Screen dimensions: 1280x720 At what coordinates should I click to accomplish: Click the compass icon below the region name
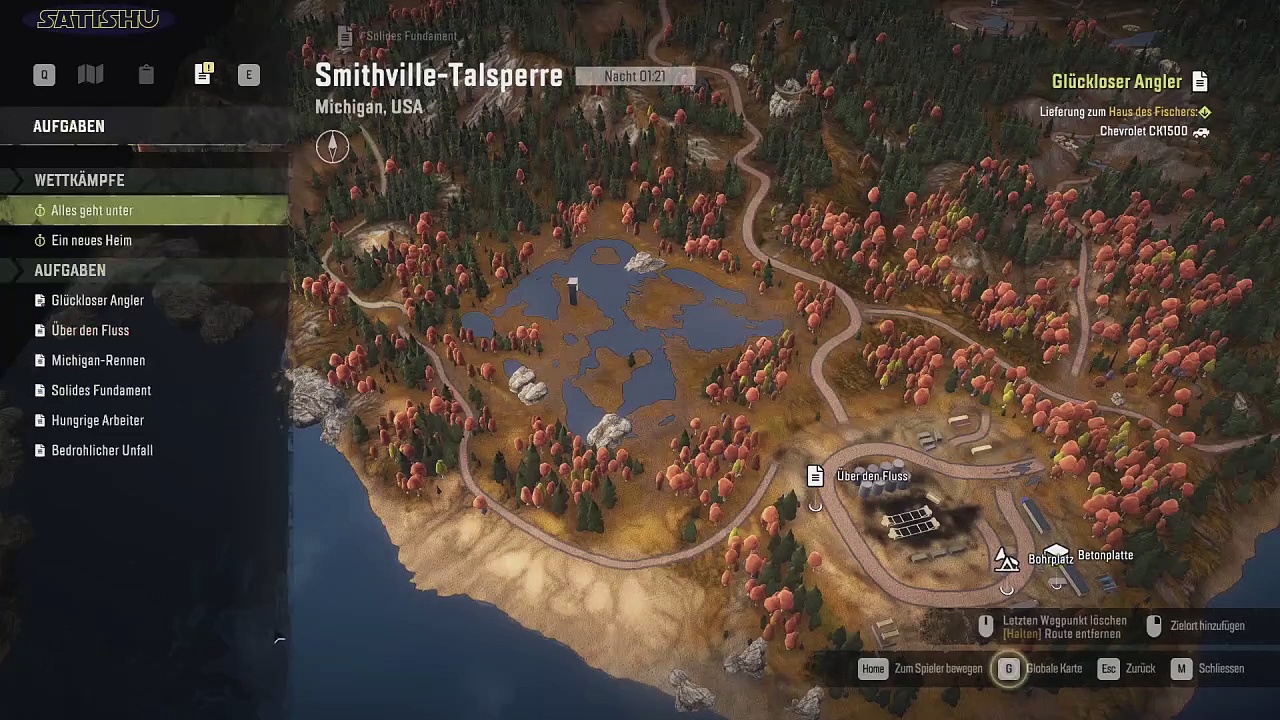pos(332,147)
